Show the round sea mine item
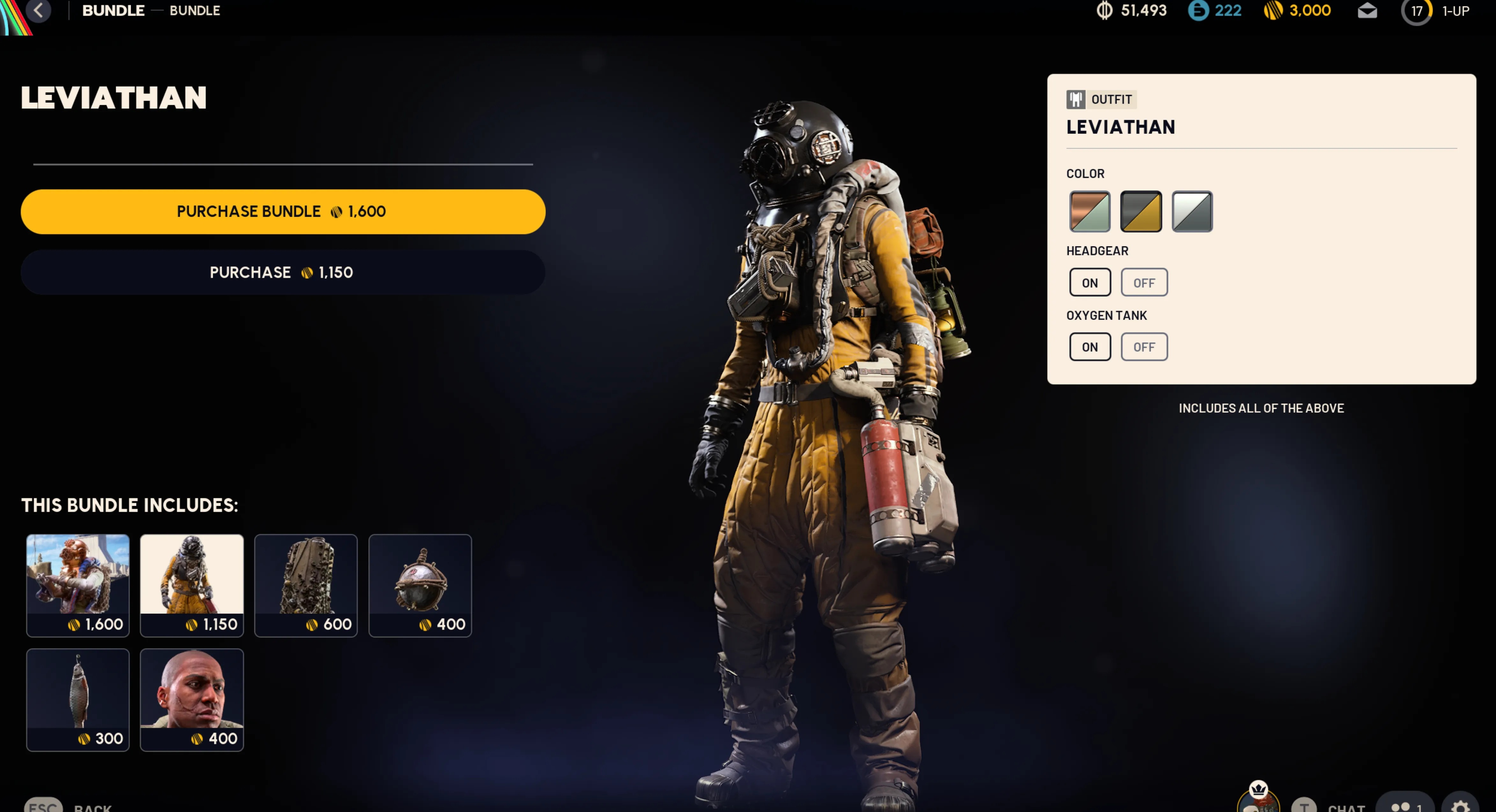 420,584
